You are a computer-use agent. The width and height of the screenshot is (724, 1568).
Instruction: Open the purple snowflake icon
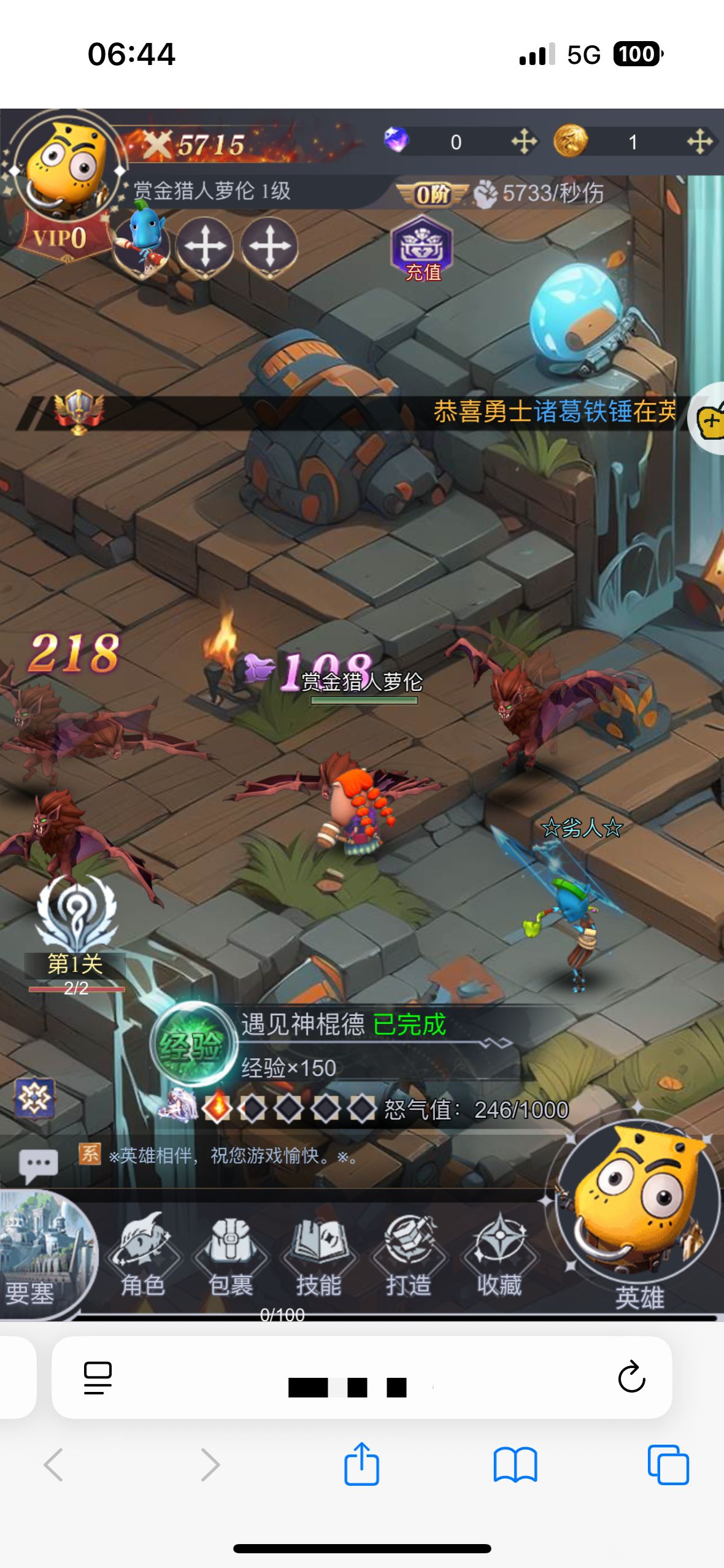point(34,1098)
